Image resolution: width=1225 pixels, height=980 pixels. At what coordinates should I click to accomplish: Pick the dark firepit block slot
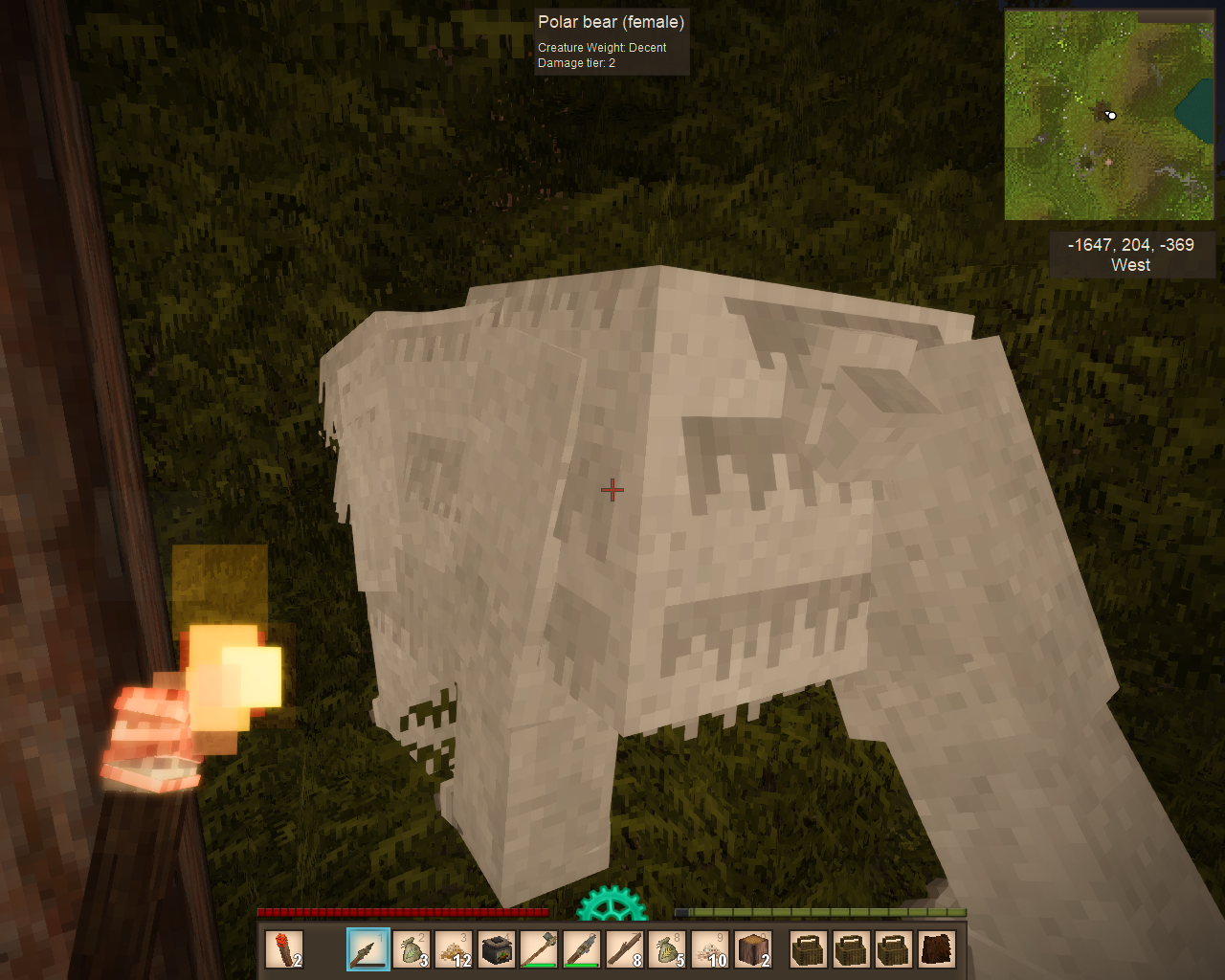[x=497, y=949]
